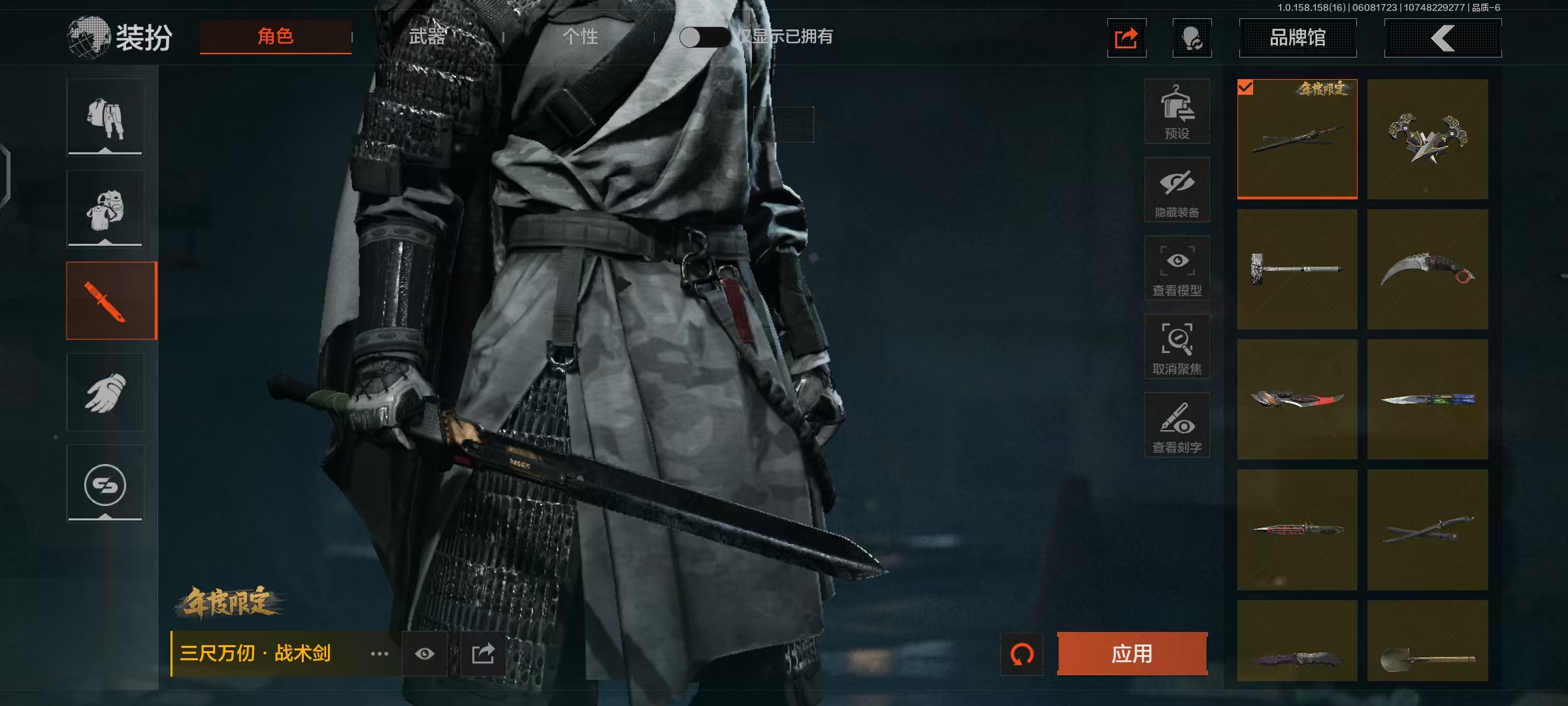Toggle 隐藏装备 hide equipment
Image resolution: width=1568 pixels, height=706 pixels.
[1177, 190]
